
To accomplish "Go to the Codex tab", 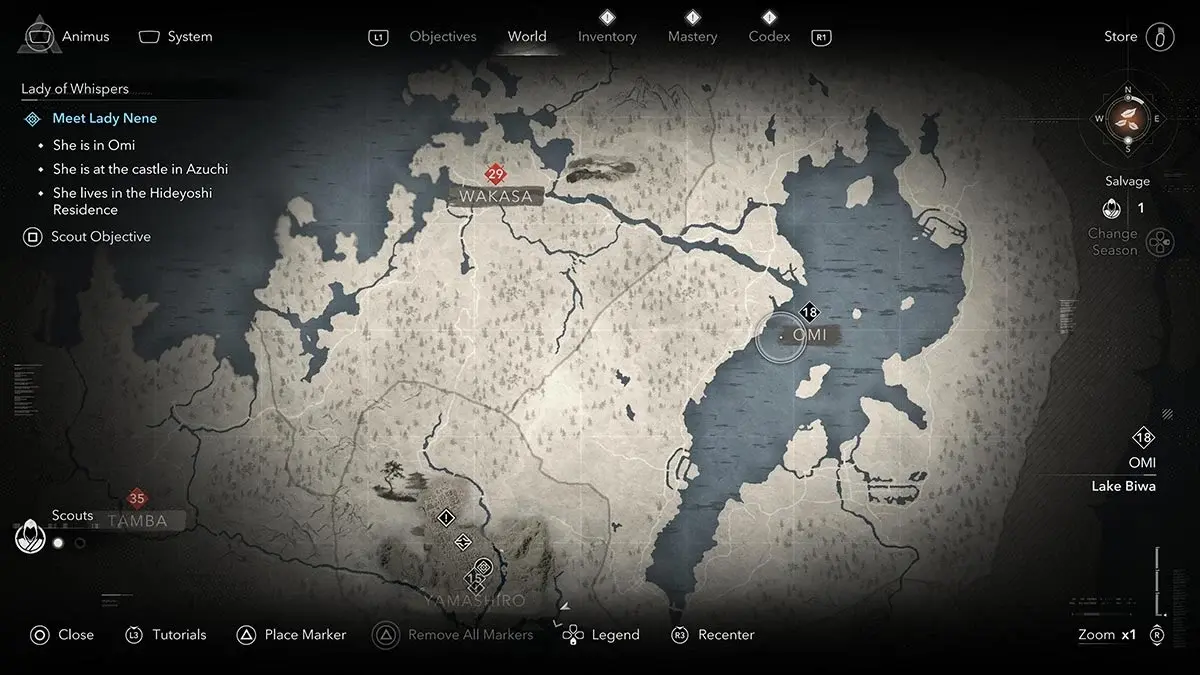I will [x=769, y=37].
